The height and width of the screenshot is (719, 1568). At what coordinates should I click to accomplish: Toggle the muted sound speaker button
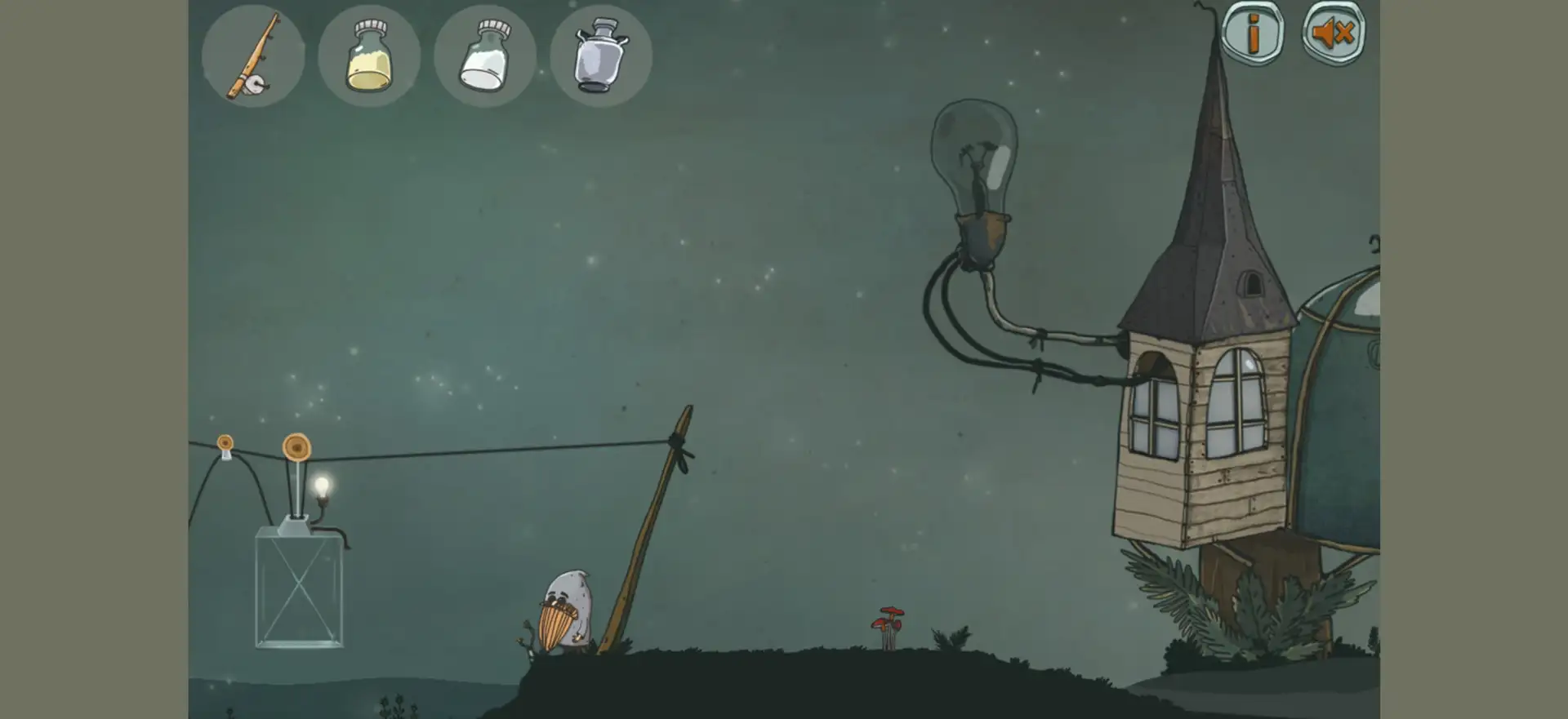click(x=1333, y=33)
